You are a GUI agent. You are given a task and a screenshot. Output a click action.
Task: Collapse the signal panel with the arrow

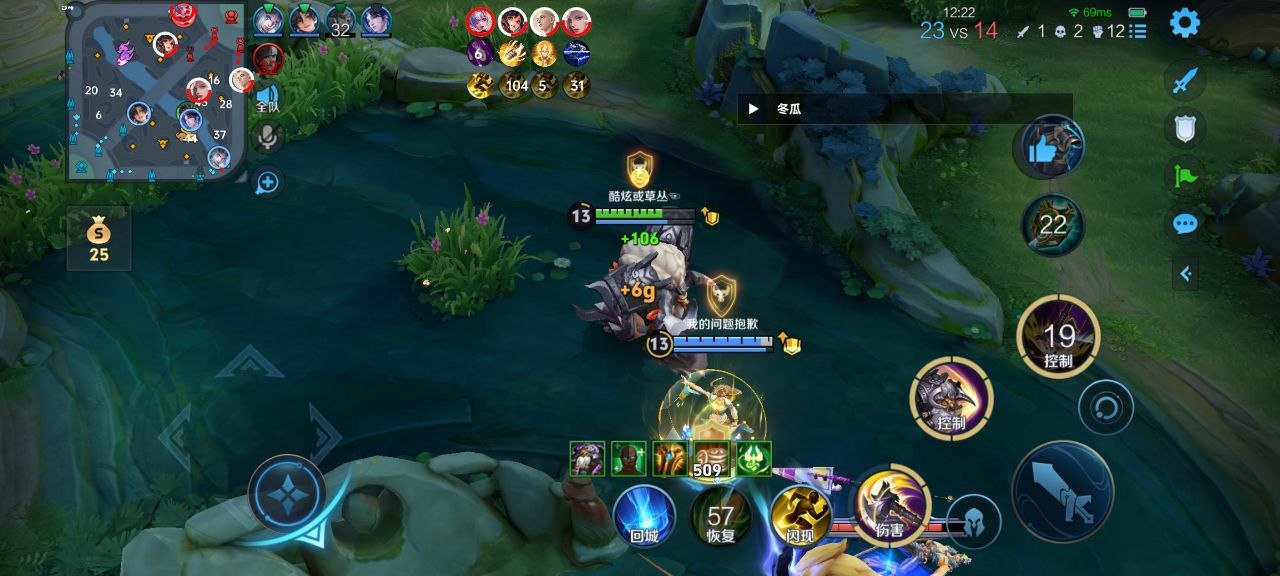click(x=1185, y=273)
